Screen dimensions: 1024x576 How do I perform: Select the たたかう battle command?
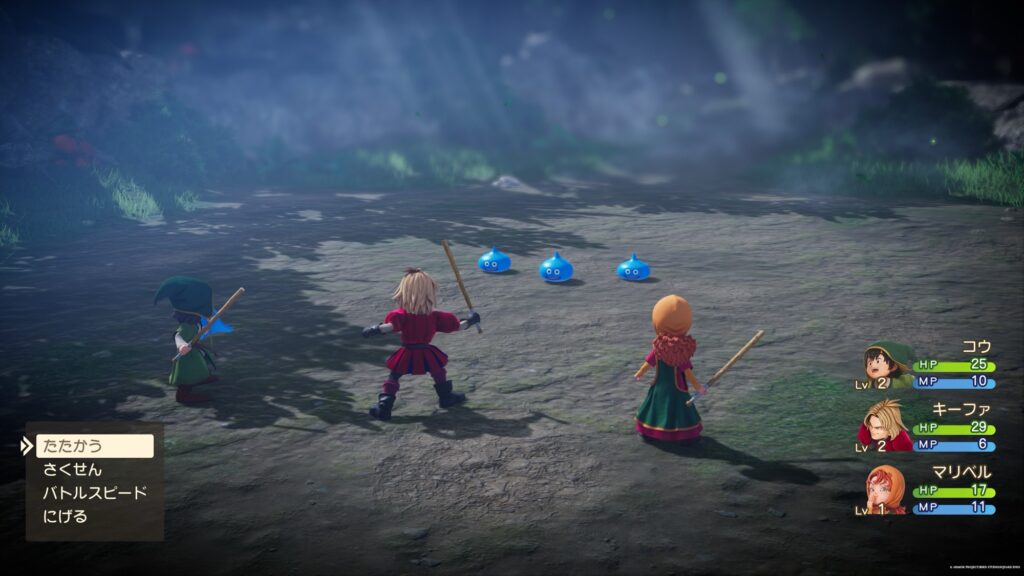tap(95, 446)
